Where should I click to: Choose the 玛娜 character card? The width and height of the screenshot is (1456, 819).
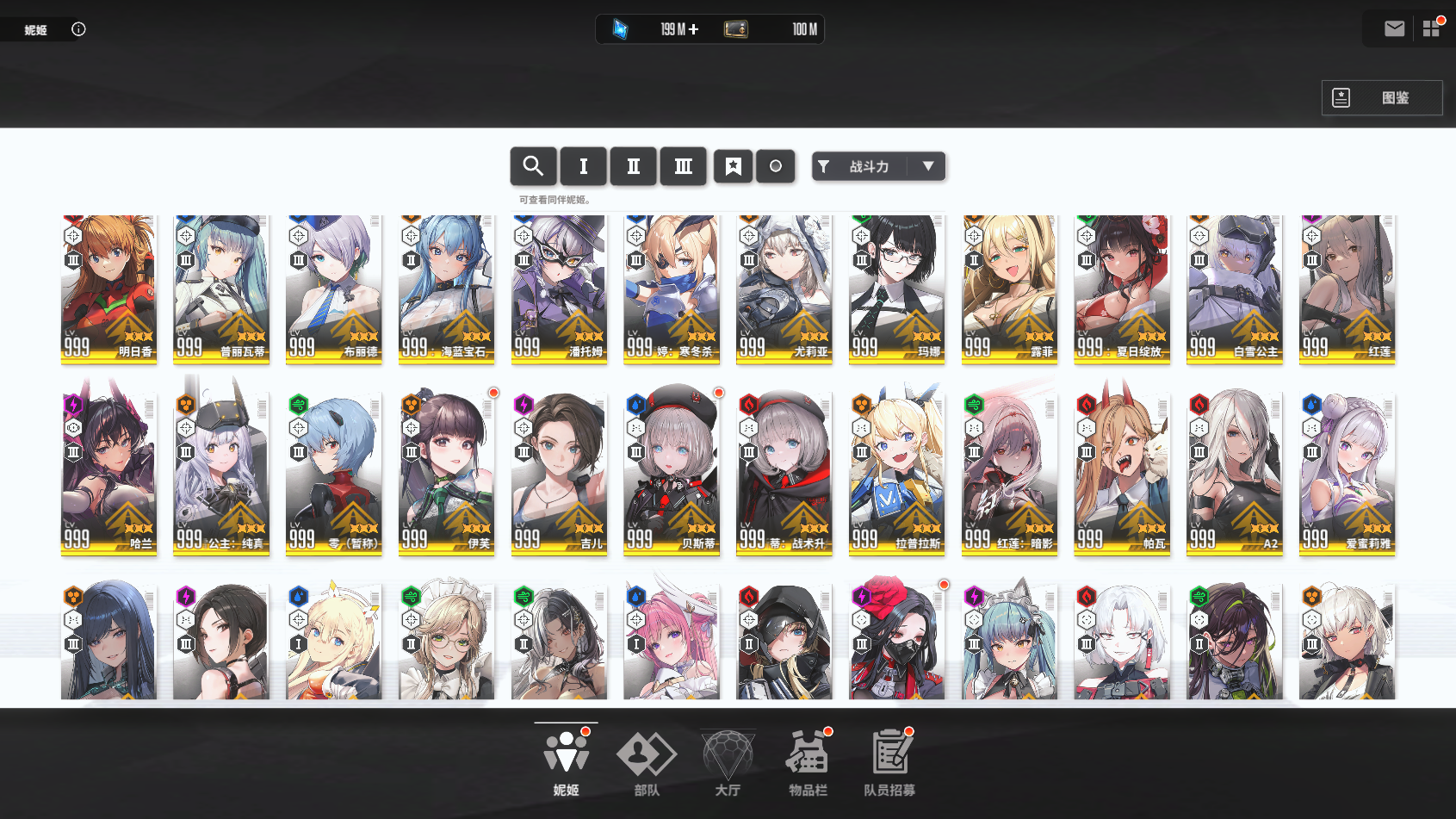click(896, 289)
